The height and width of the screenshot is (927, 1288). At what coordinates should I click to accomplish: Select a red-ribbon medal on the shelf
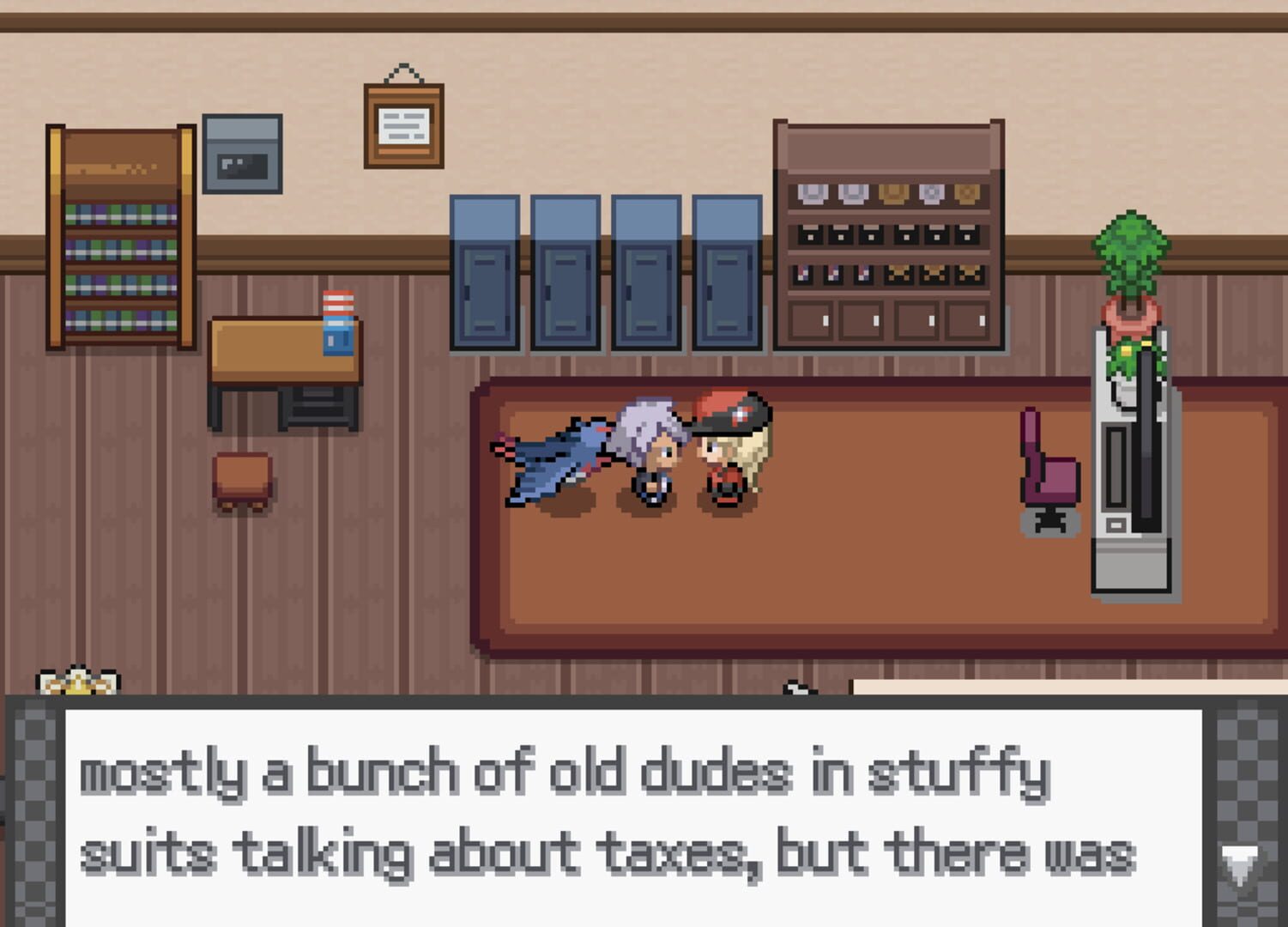click(802, 273)
